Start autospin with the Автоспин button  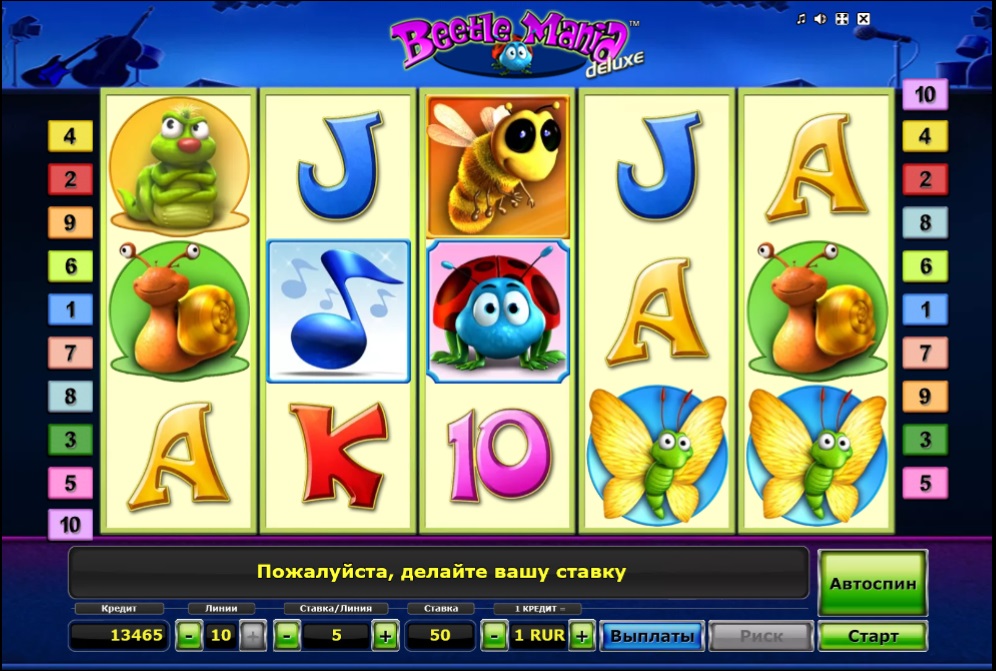pos(872,581)
